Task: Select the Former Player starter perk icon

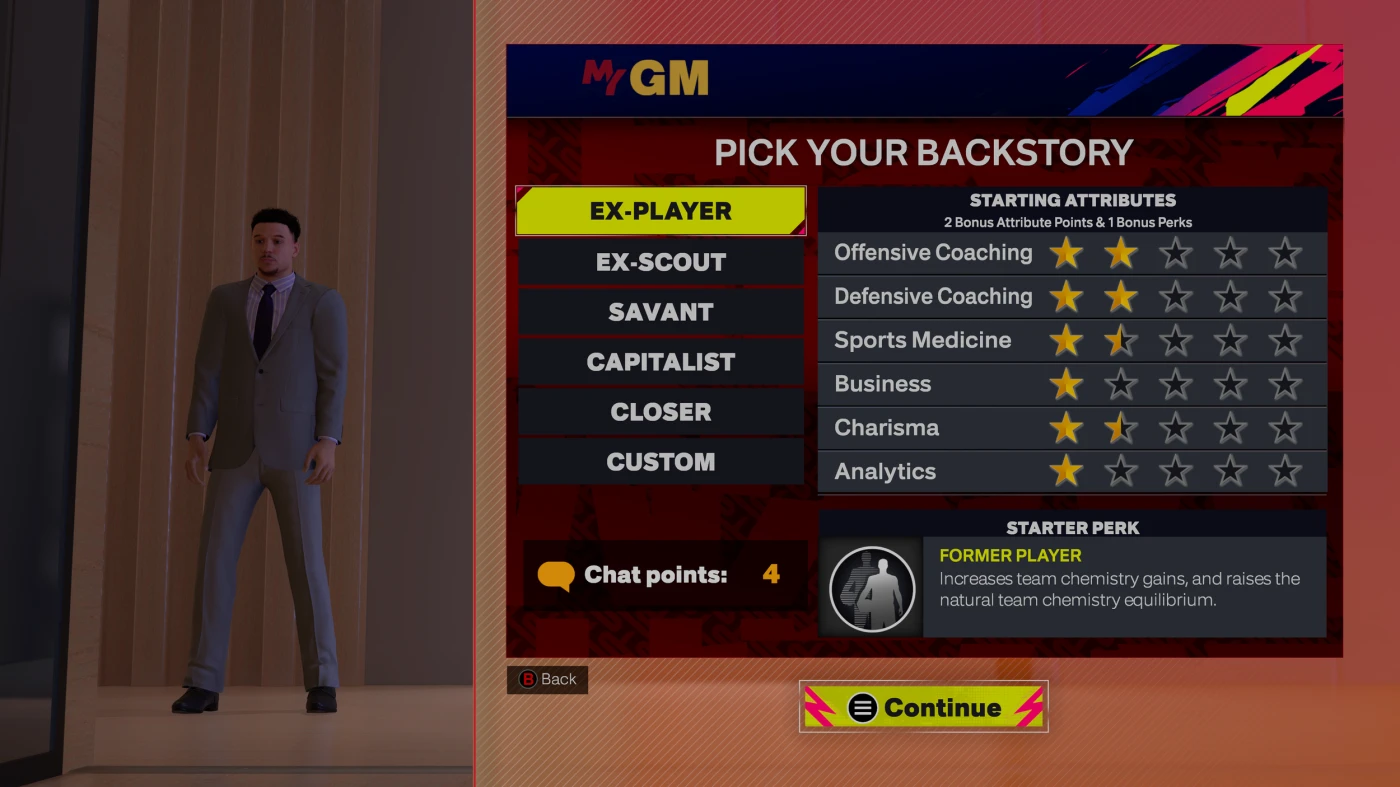Action: tap(872, 588)
